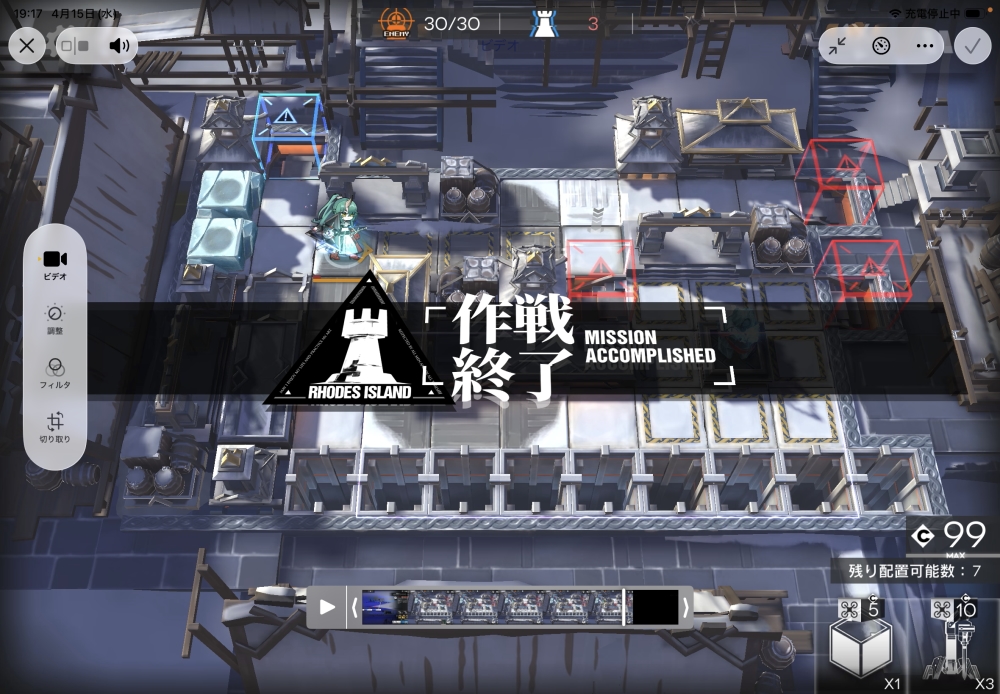Switch to the 調整 adjustment tab
The width and height of the screenshot is (1000, 694).
55,319
